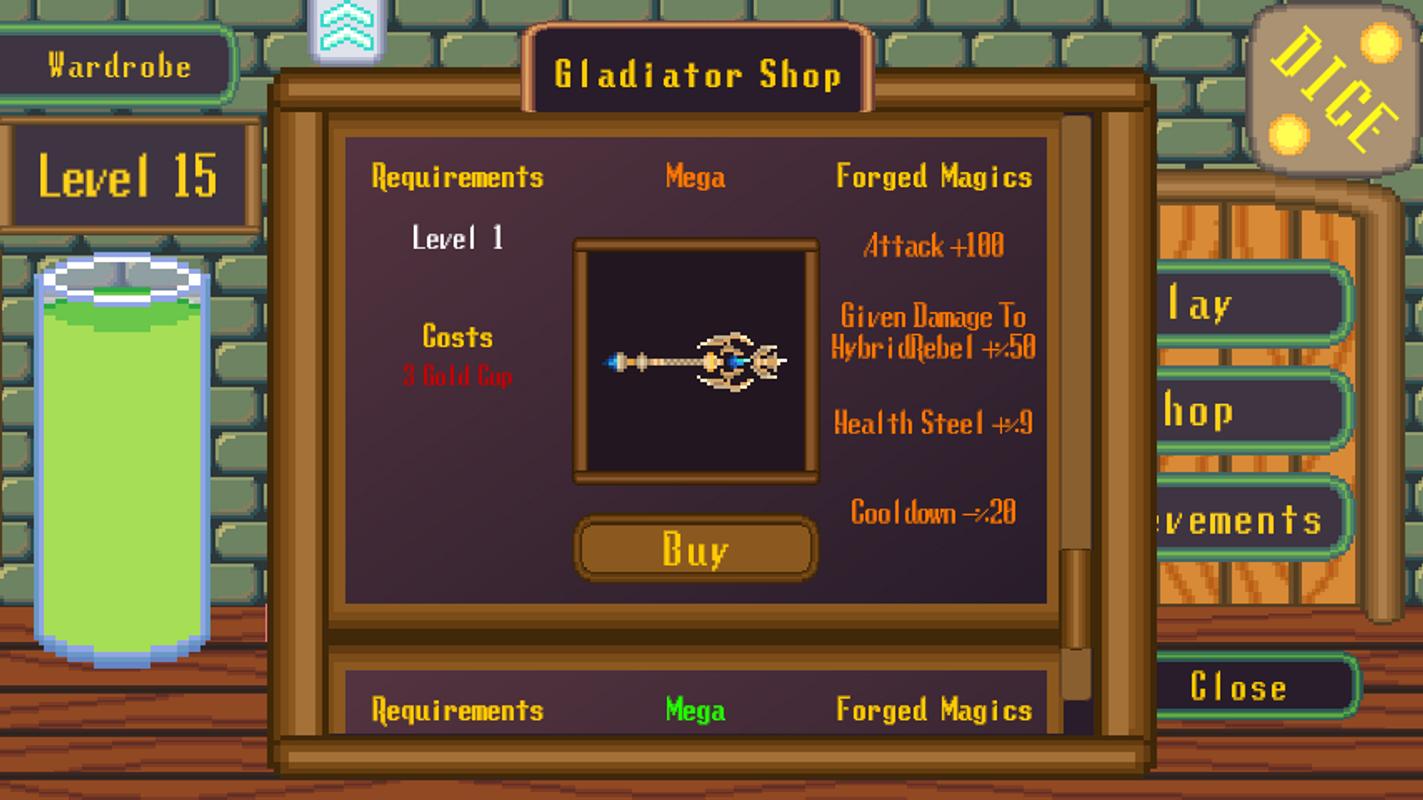
Task: Buy the Mega staff weapon
Action: click(696, 549)
